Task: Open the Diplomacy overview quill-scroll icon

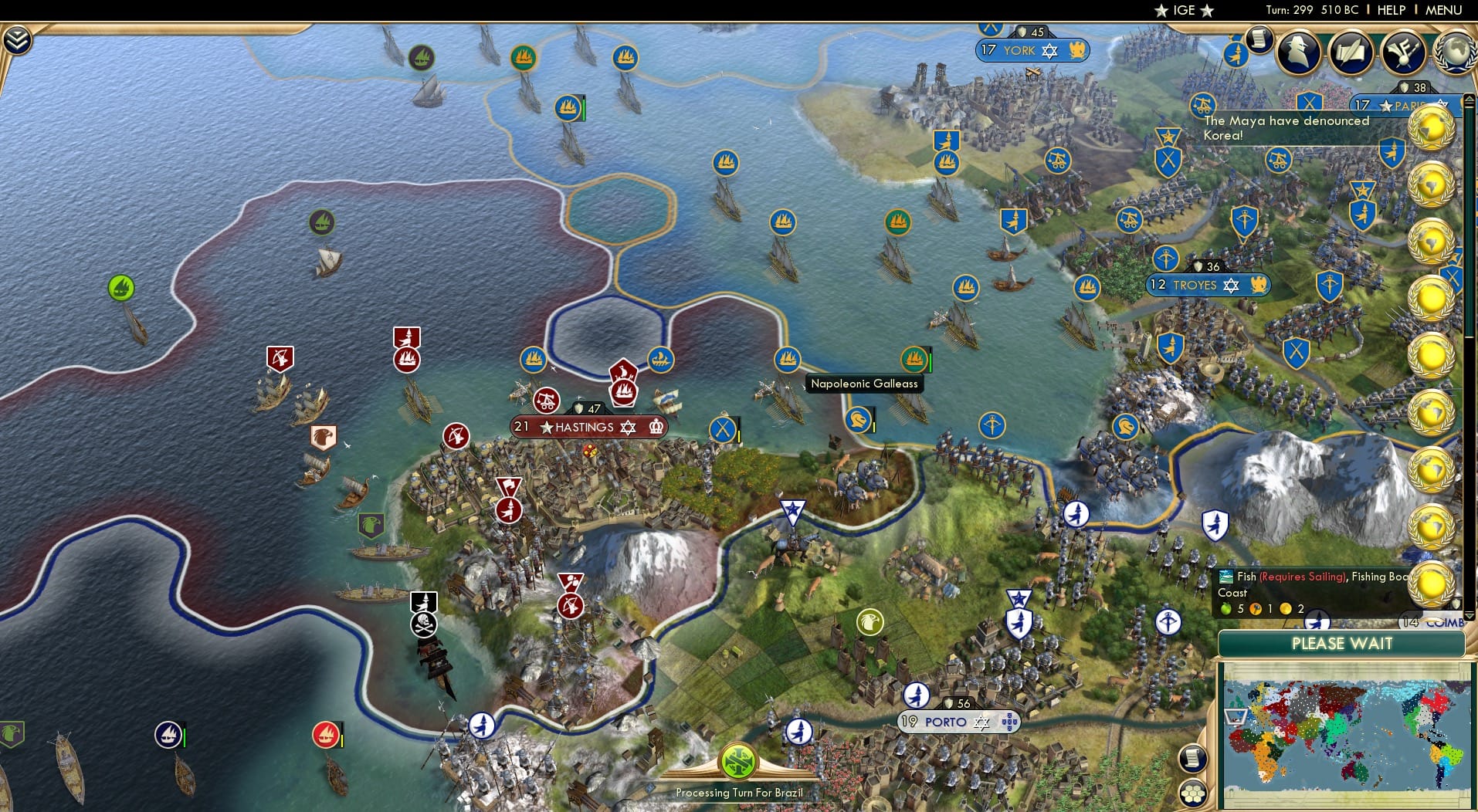Action: [x=1352, y=52]
